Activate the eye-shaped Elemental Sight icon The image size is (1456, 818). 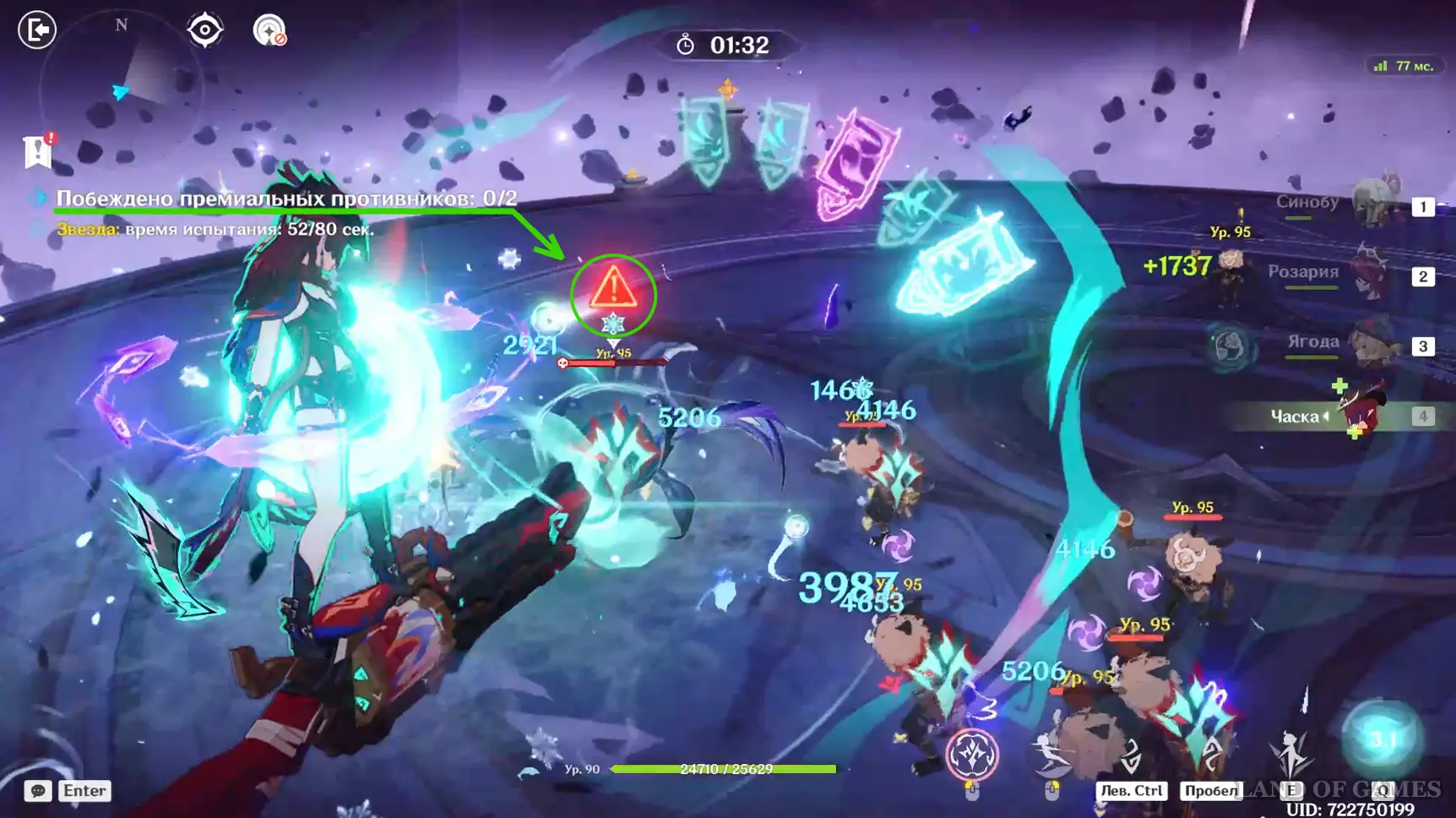tap(204, 31)
